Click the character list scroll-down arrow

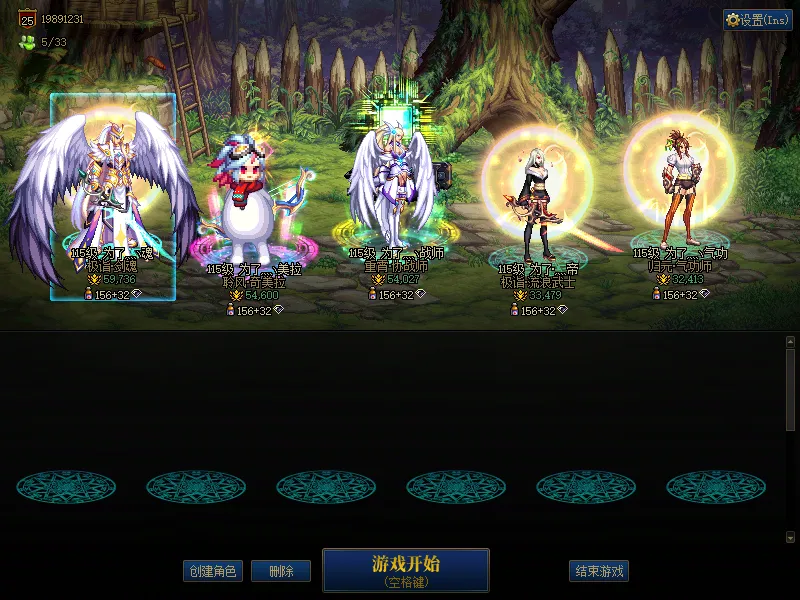click(790, 537)
